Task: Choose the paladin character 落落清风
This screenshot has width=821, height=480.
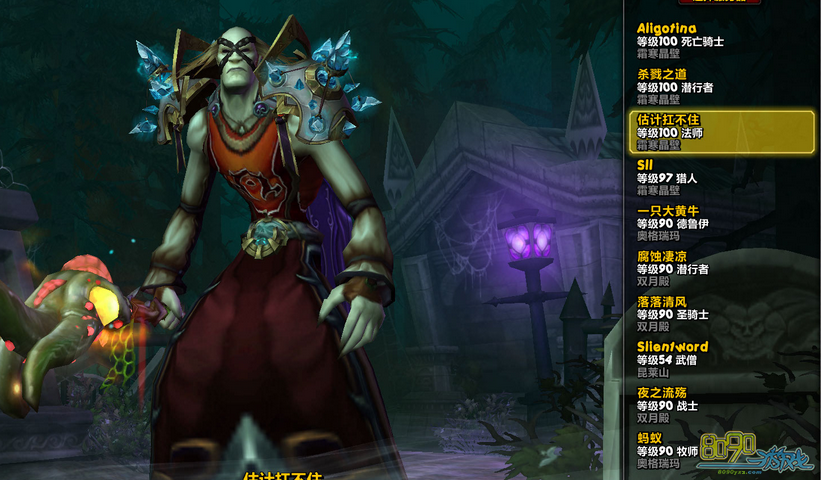Action: [x=700, y=313]
